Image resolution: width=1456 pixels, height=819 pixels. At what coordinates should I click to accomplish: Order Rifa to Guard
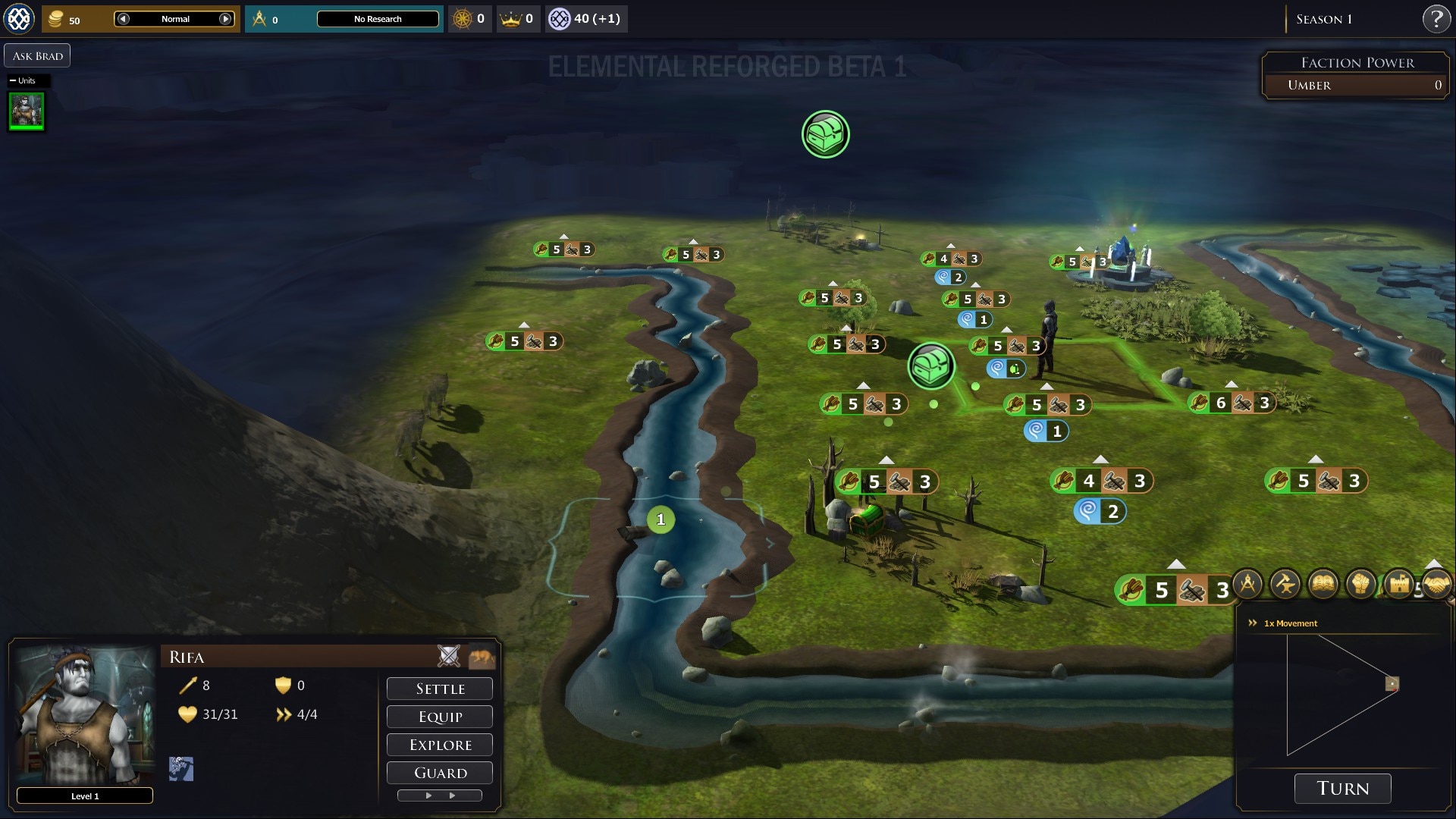(440, 773)
